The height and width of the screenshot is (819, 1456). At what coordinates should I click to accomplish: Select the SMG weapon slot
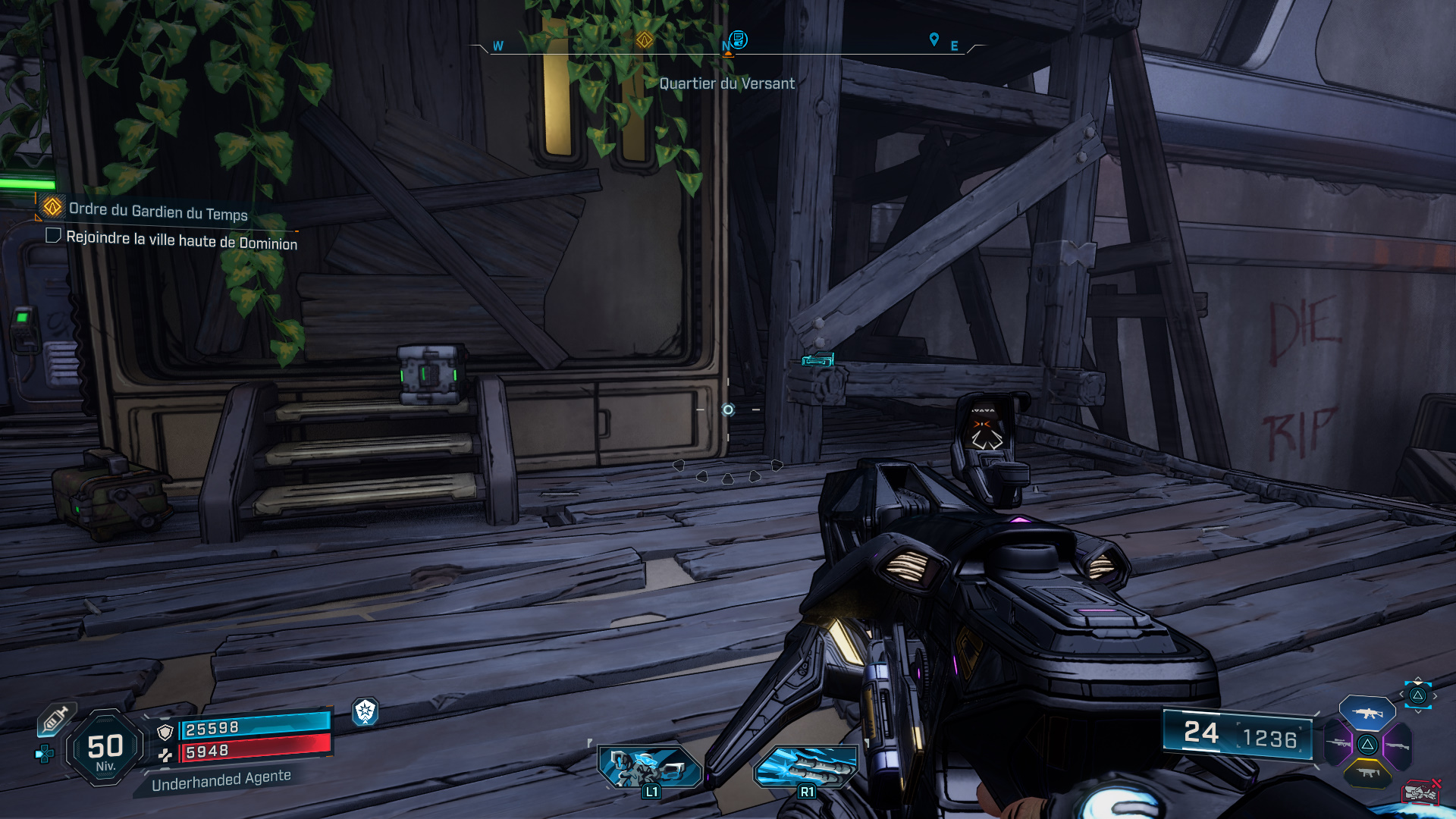coord(1367,773)
